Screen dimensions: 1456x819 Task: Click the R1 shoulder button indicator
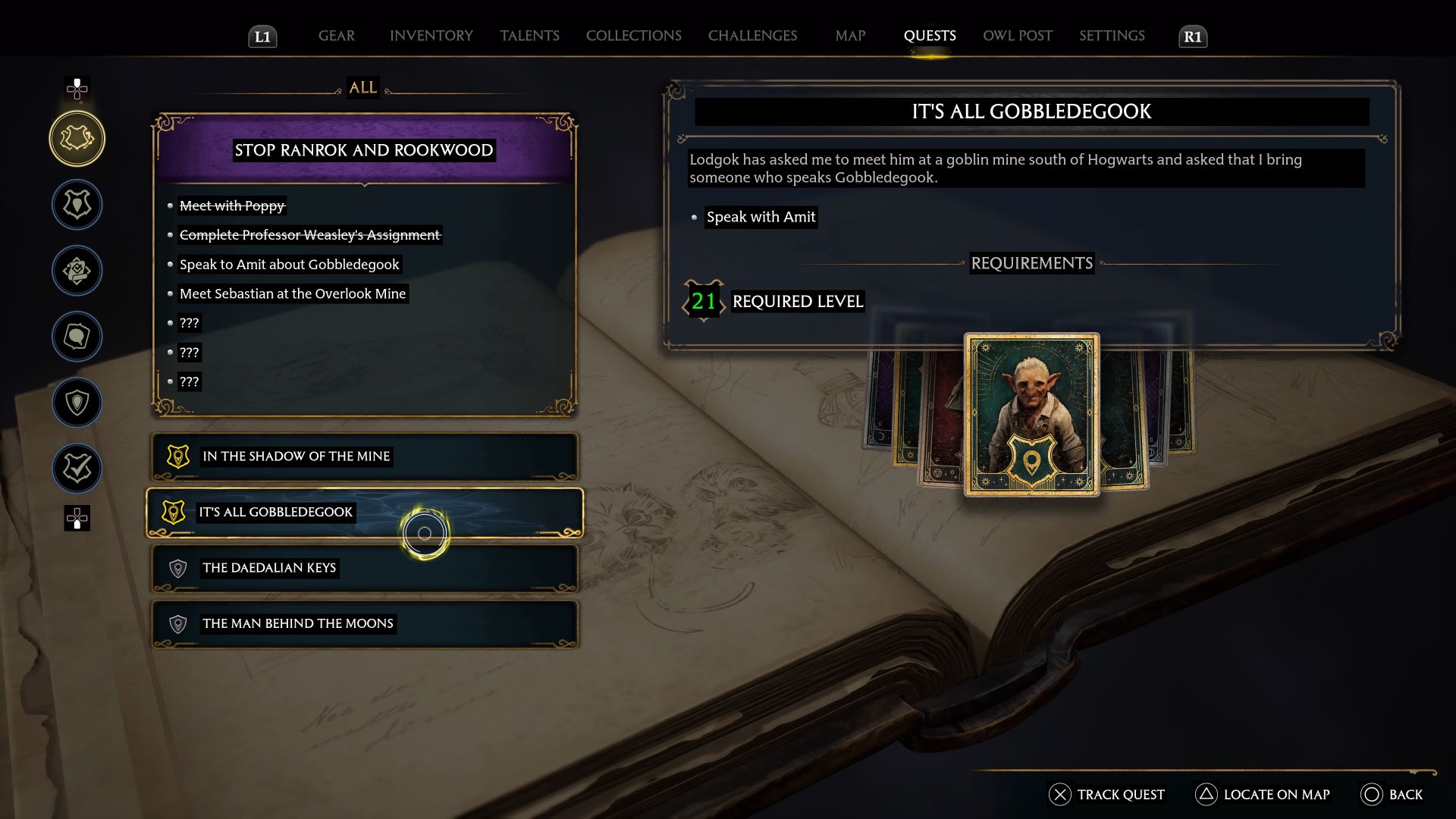(1192, 36)
